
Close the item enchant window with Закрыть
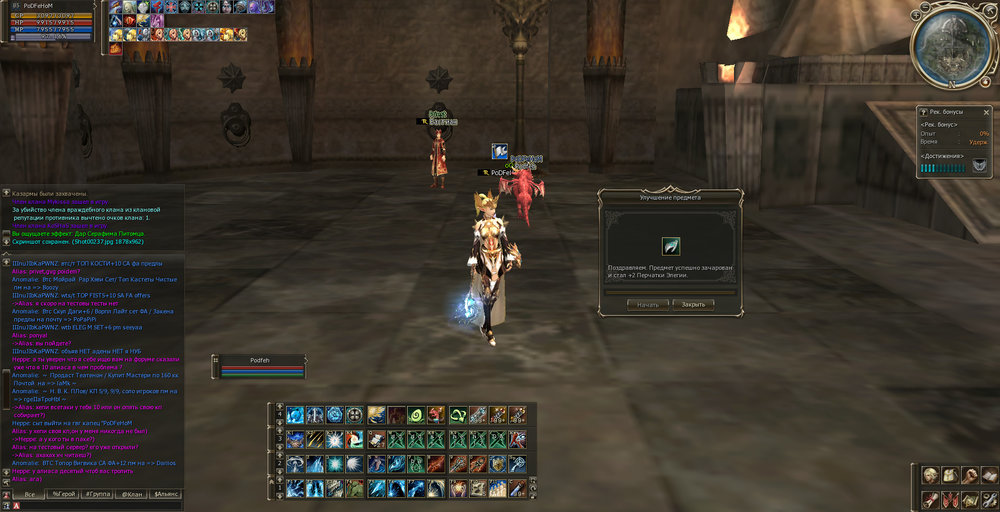point(693,304)
